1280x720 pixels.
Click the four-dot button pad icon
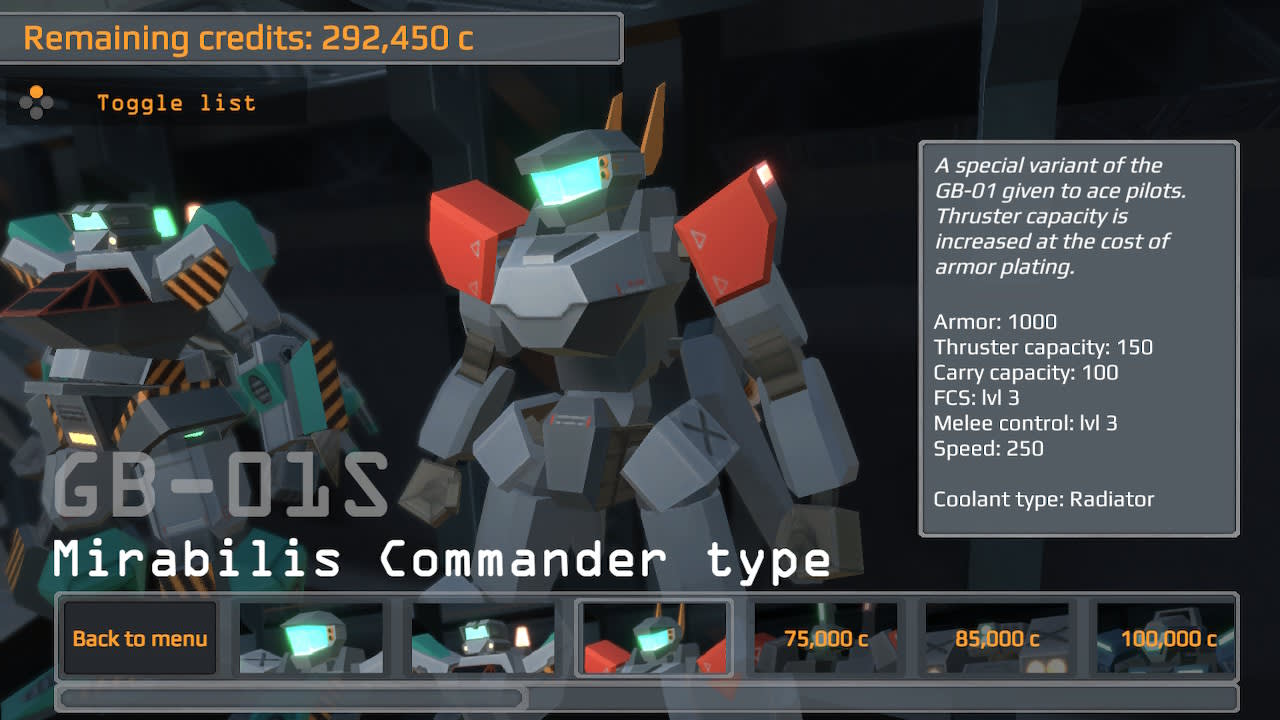tap(38, 100)
